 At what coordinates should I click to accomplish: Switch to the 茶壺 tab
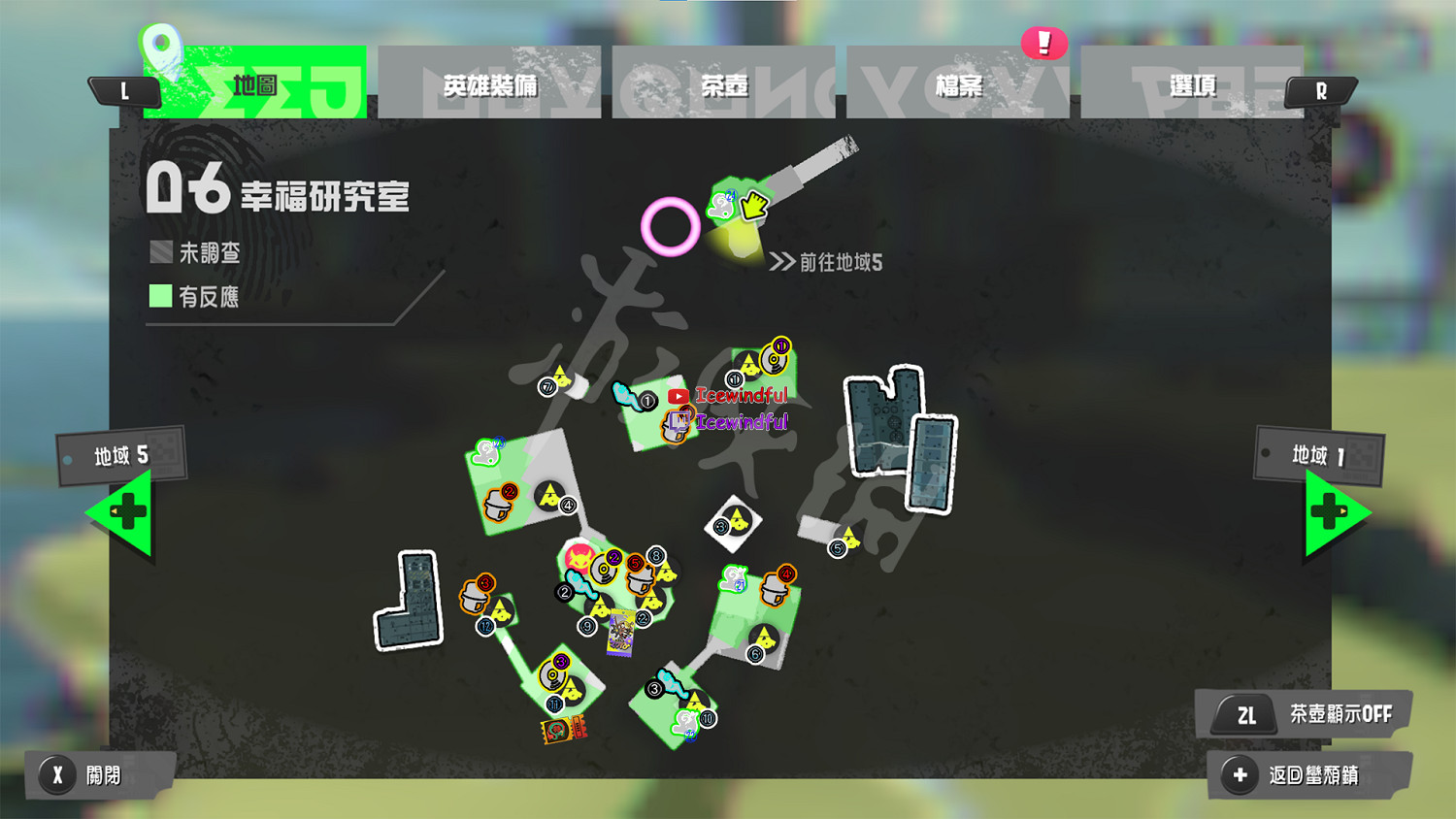pos(726,85)
